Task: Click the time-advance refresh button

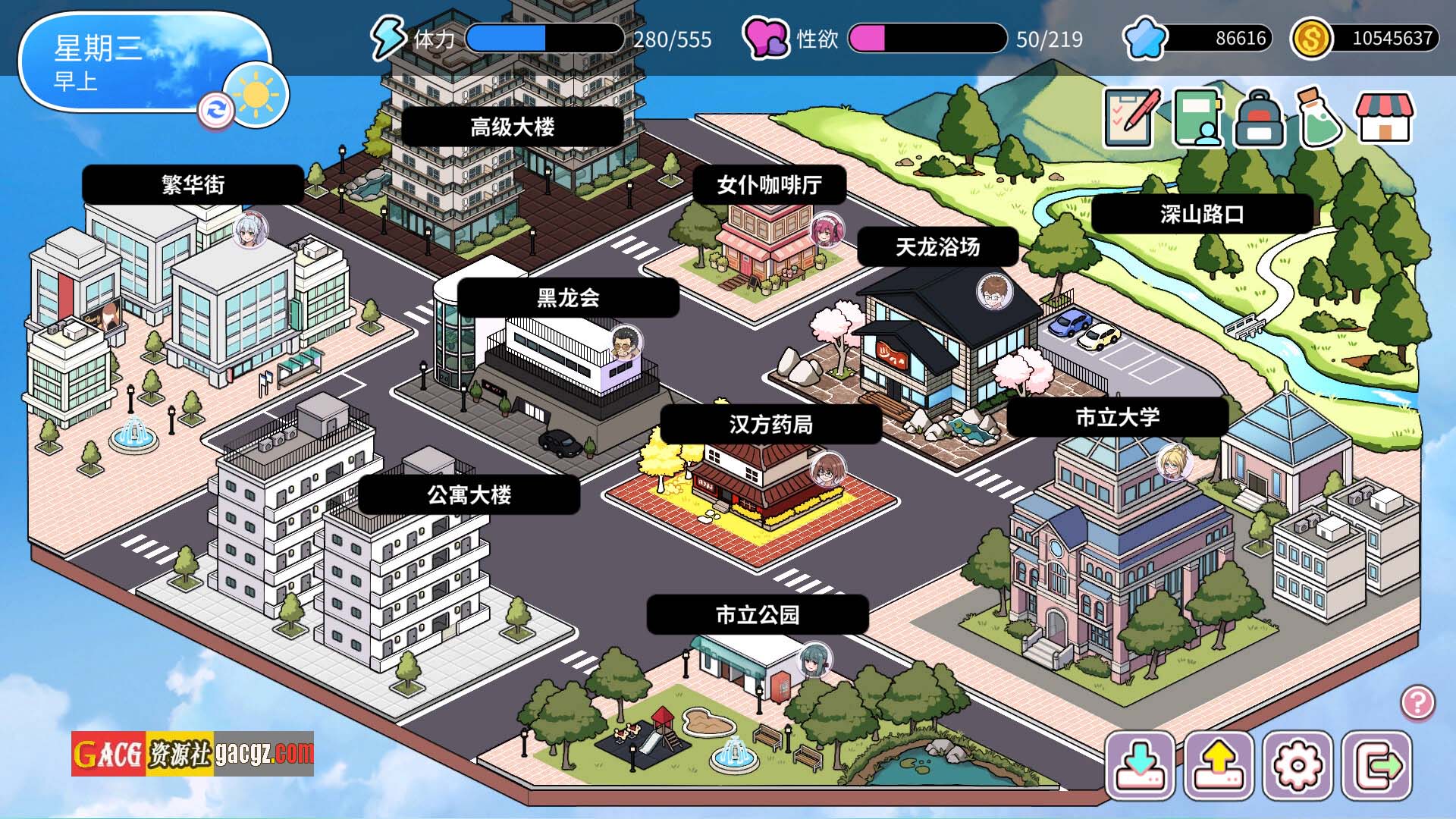Action: [x=215, y=111]
